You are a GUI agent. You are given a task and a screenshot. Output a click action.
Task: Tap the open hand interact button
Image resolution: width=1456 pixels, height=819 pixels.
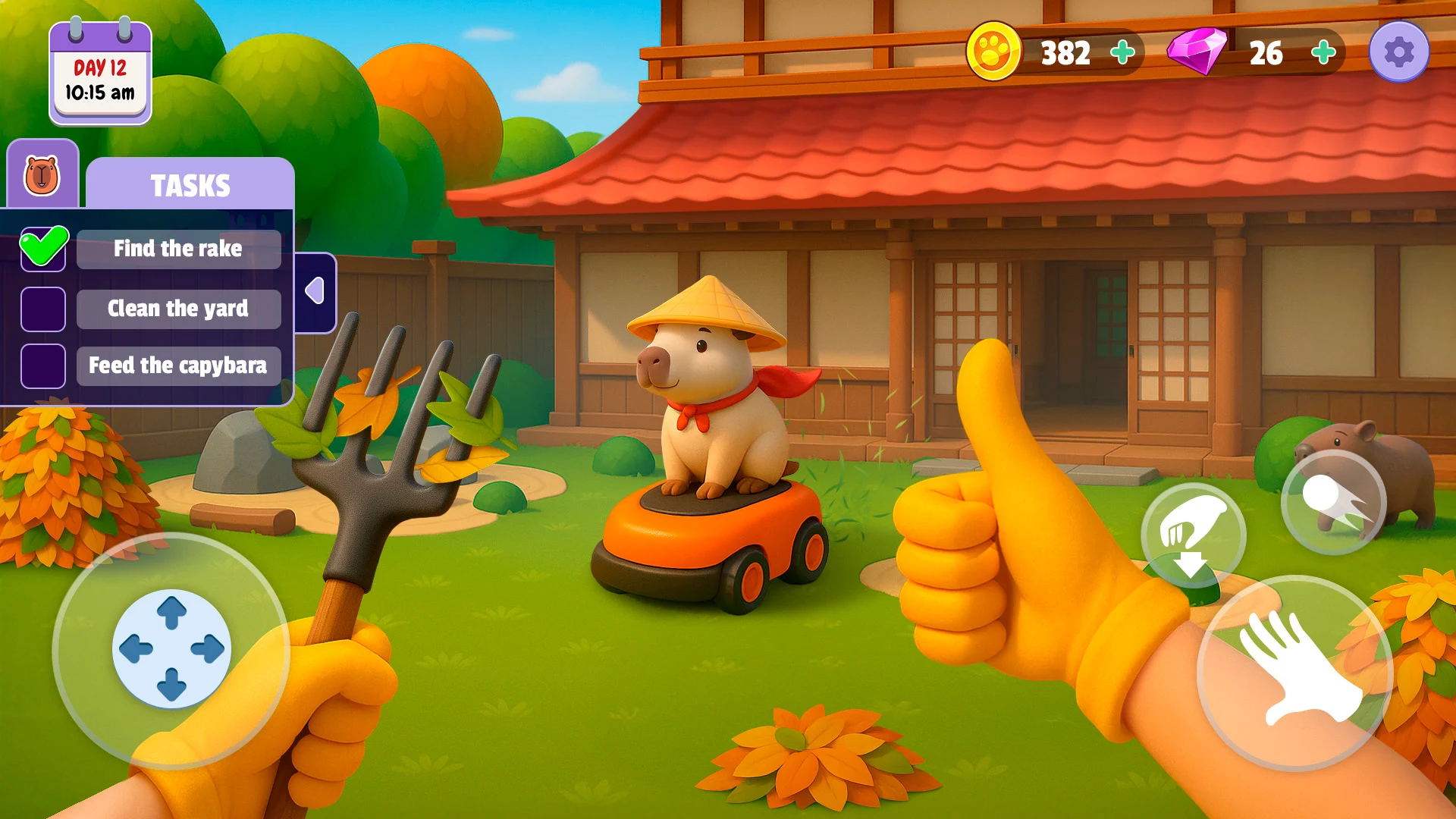click(1295, 671)
